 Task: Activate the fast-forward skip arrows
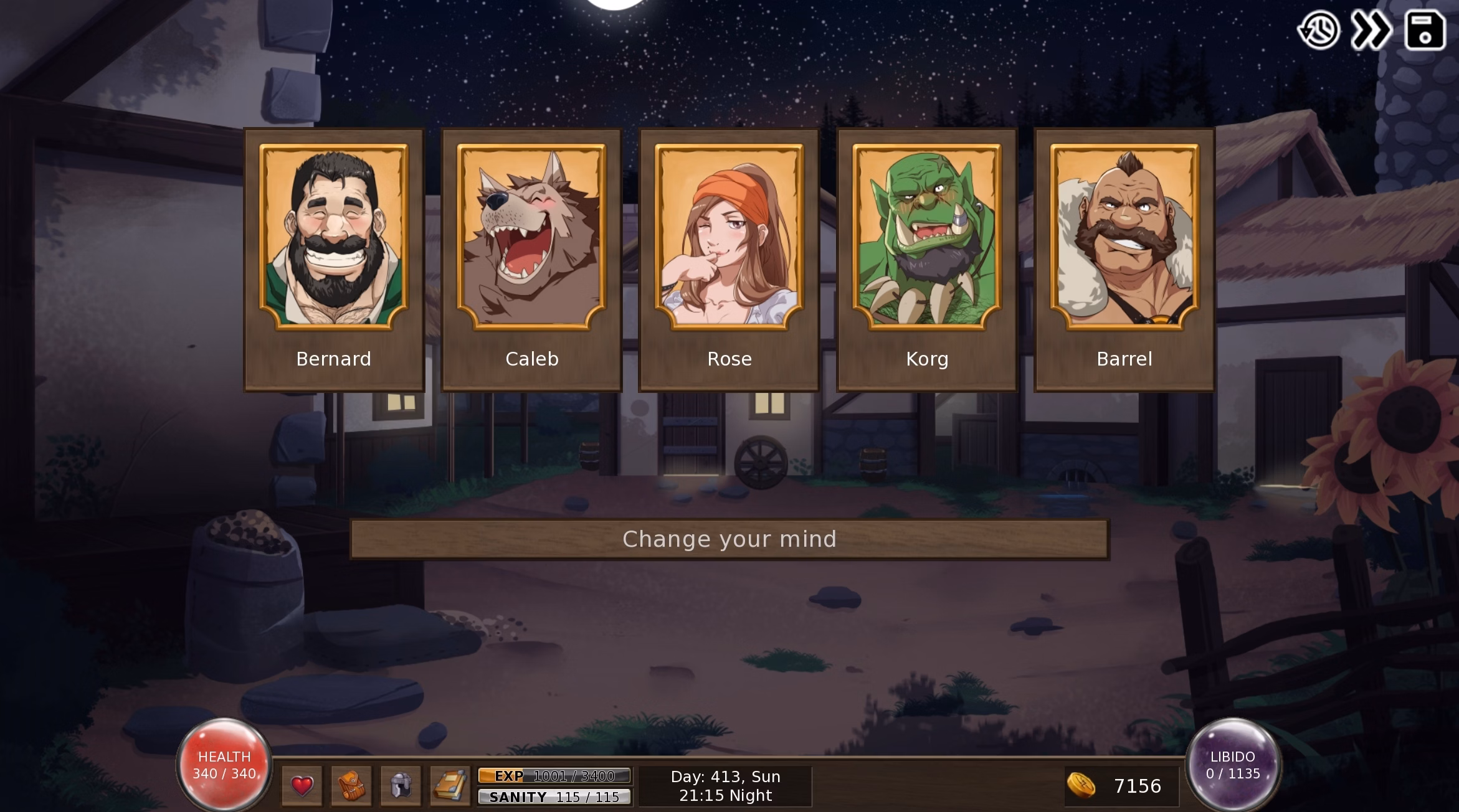coord(1371,30)
